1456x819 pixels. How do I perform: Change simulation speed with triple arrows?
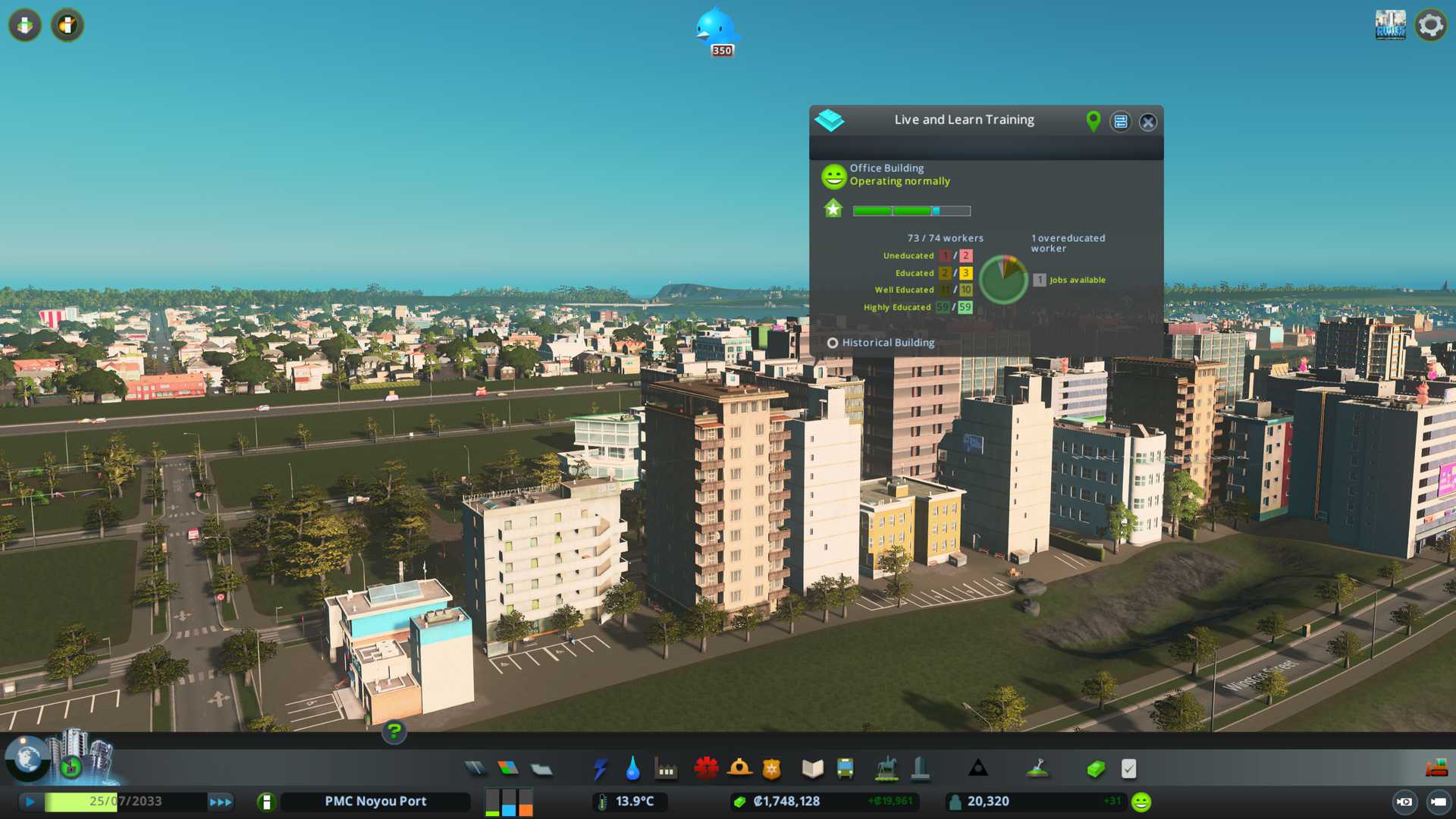221,802
